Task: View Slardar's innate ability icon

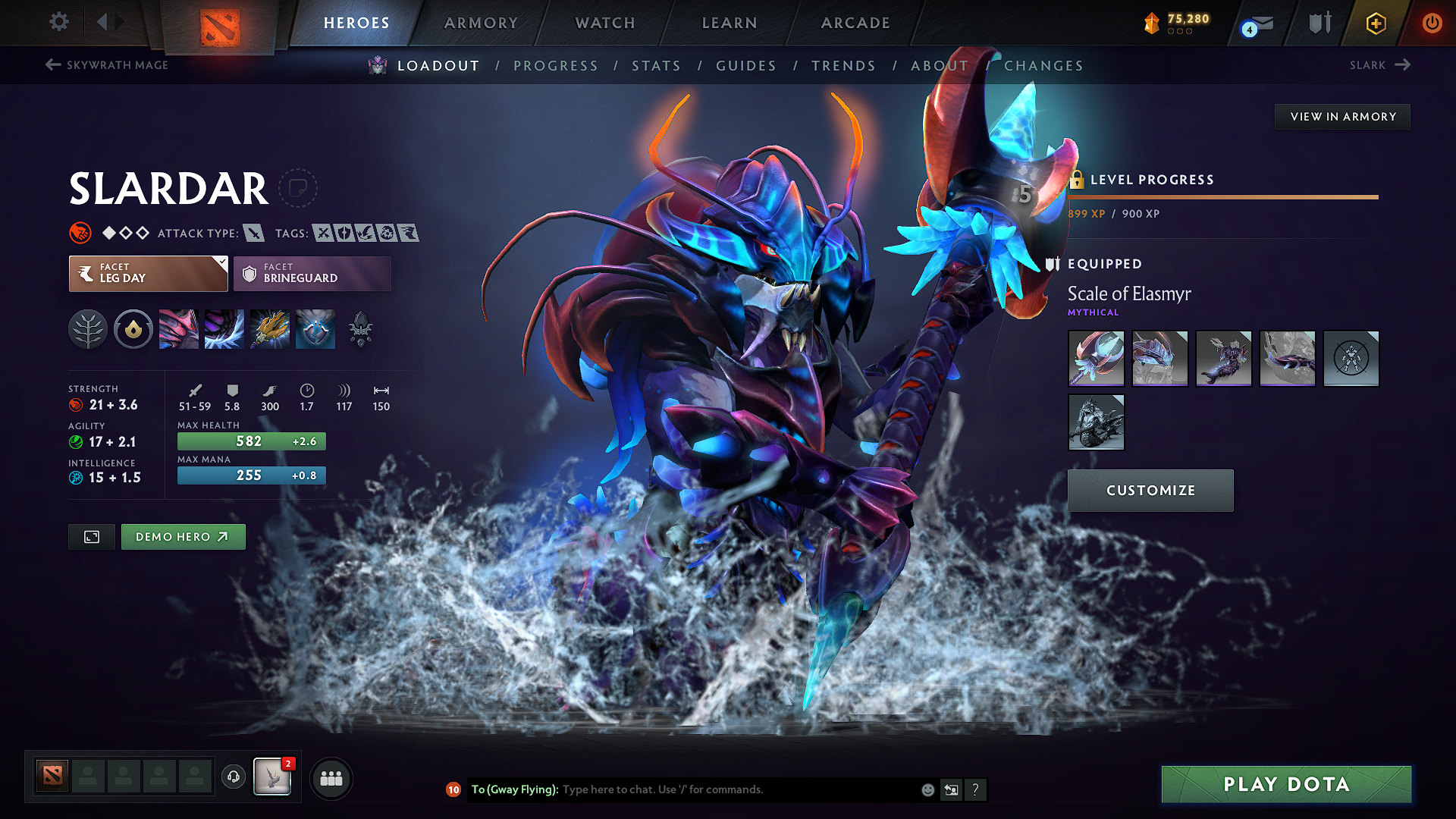Action: [133, 329]
